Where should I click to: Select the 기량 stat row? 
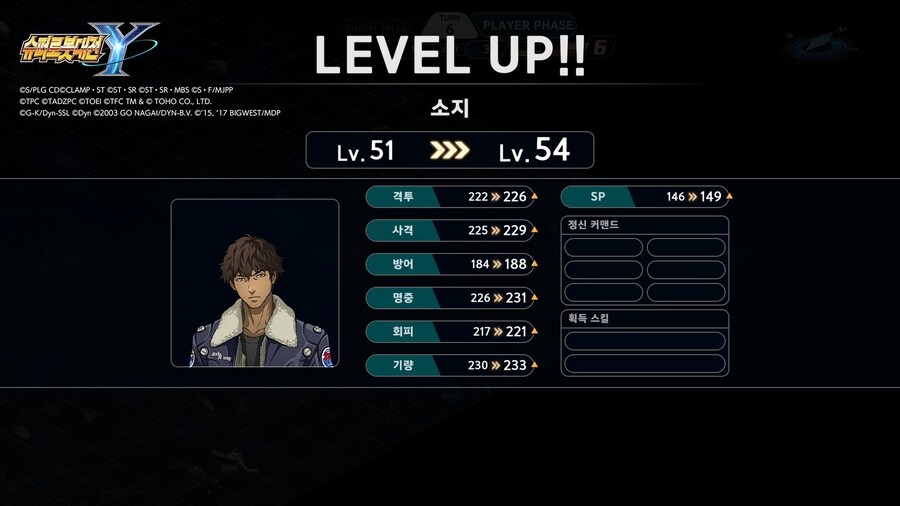pos(451,365)
